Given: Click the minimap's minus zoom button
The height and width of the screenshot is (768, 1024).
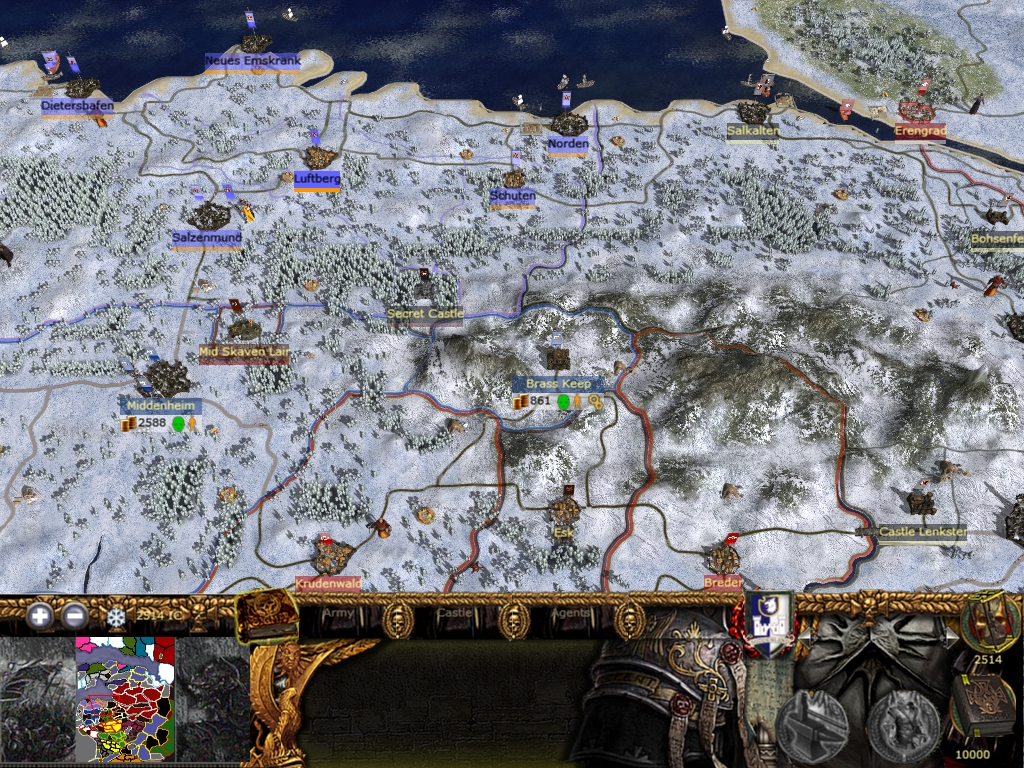Looking at the screenshot, I should point(75,616).
